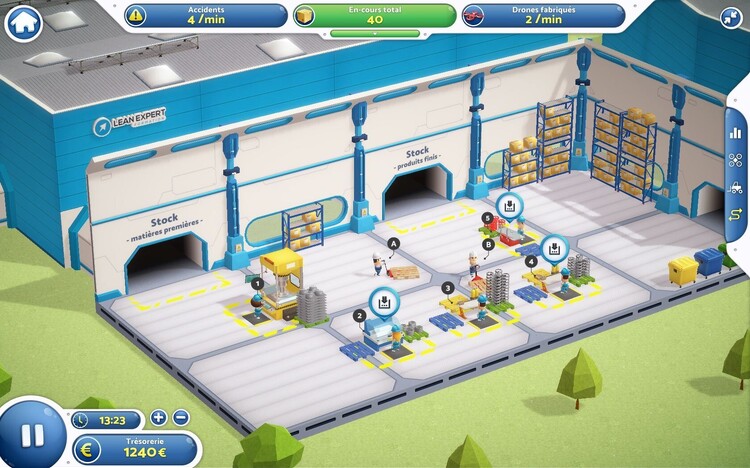The height and width of the screenshot is (468, 750).
Task: Go to the home screen
Action: click(x=23, y=20)
